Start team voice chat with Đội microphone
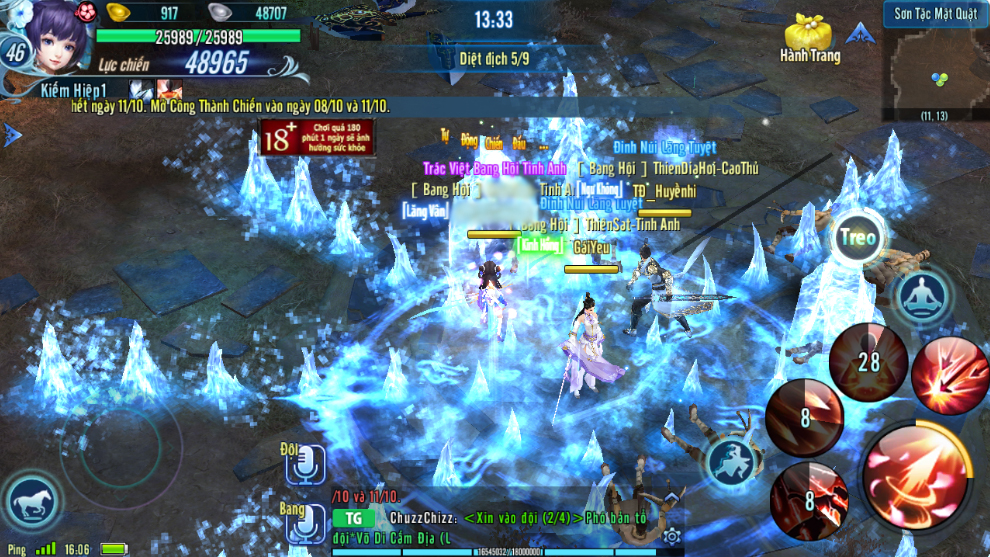This screenshot has height=557, width=990. coord(304,467)
